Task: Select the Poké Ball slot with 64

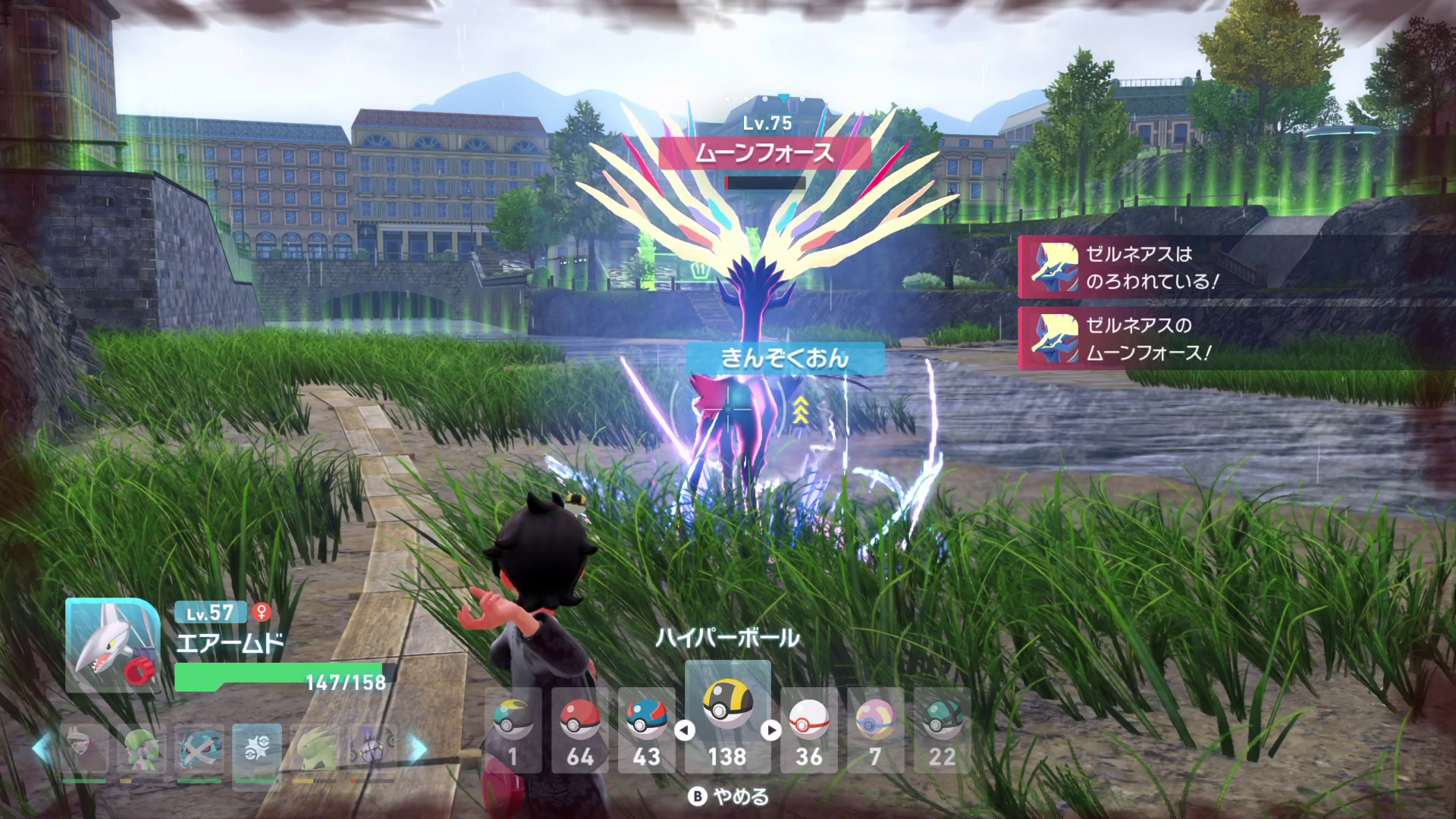Action: click(579, 730)
